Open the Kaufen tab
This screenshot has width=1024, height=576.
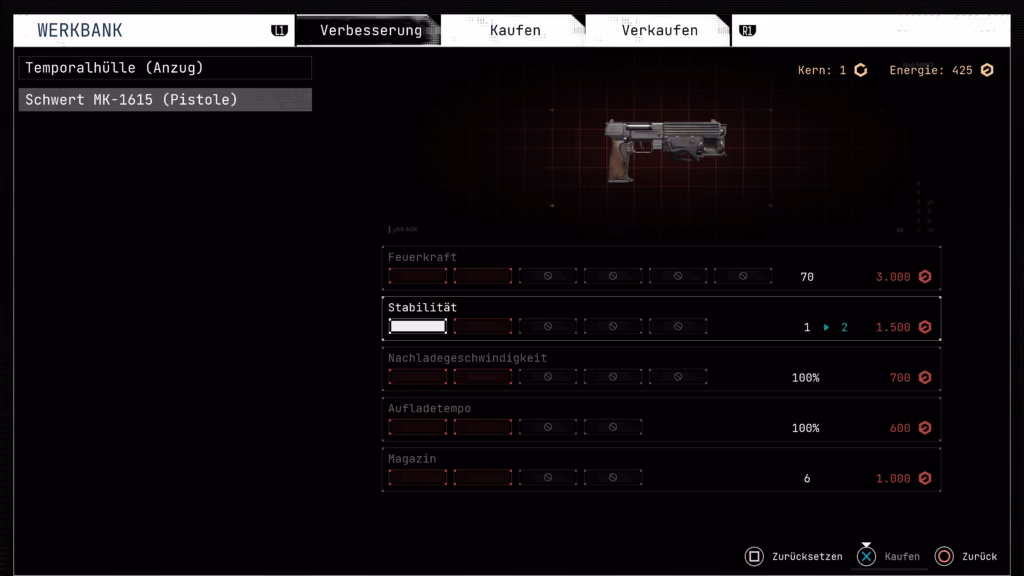(x=514, y=30)
